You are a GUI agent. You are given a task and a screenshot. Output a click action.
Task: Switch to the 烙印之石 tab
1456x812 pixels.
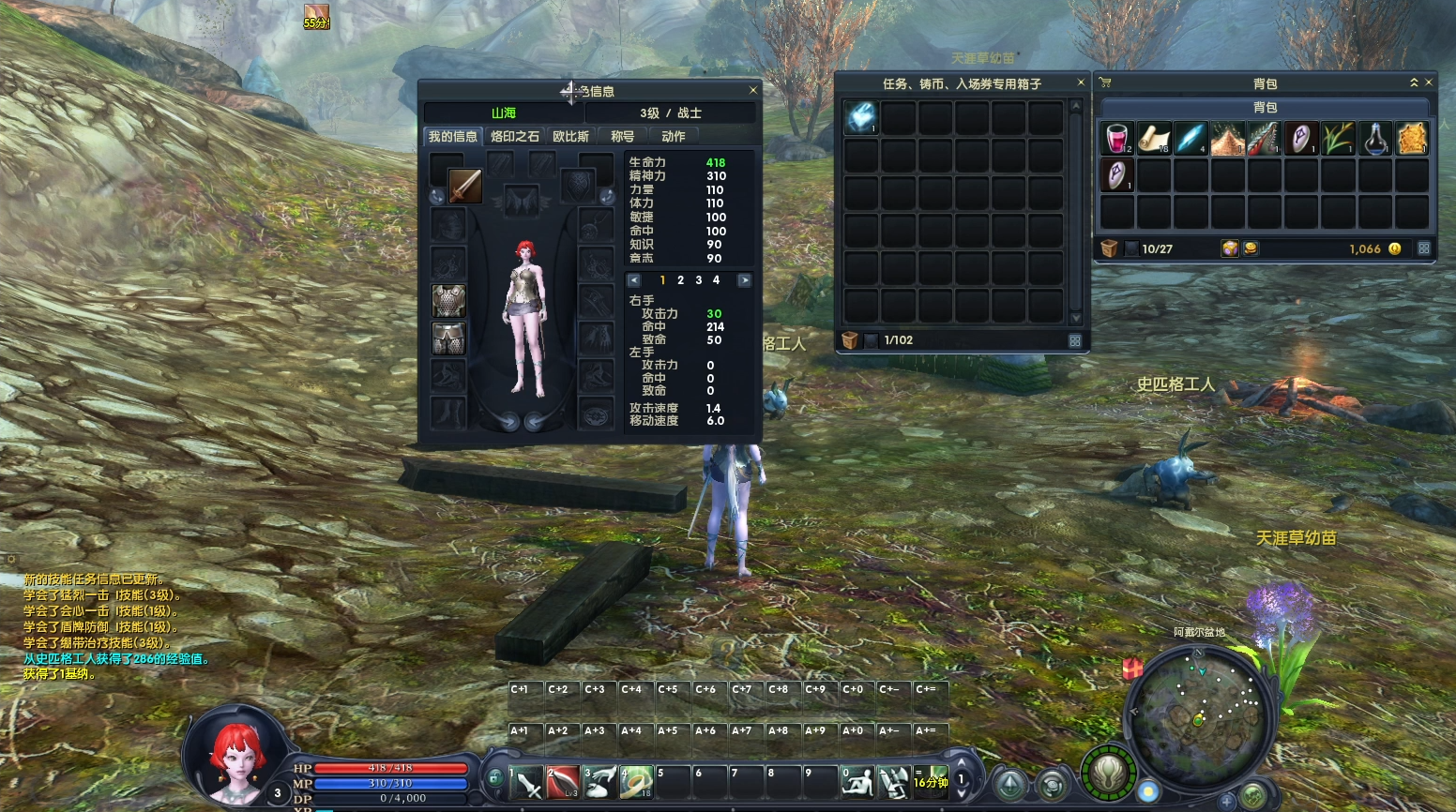(515, 137)
